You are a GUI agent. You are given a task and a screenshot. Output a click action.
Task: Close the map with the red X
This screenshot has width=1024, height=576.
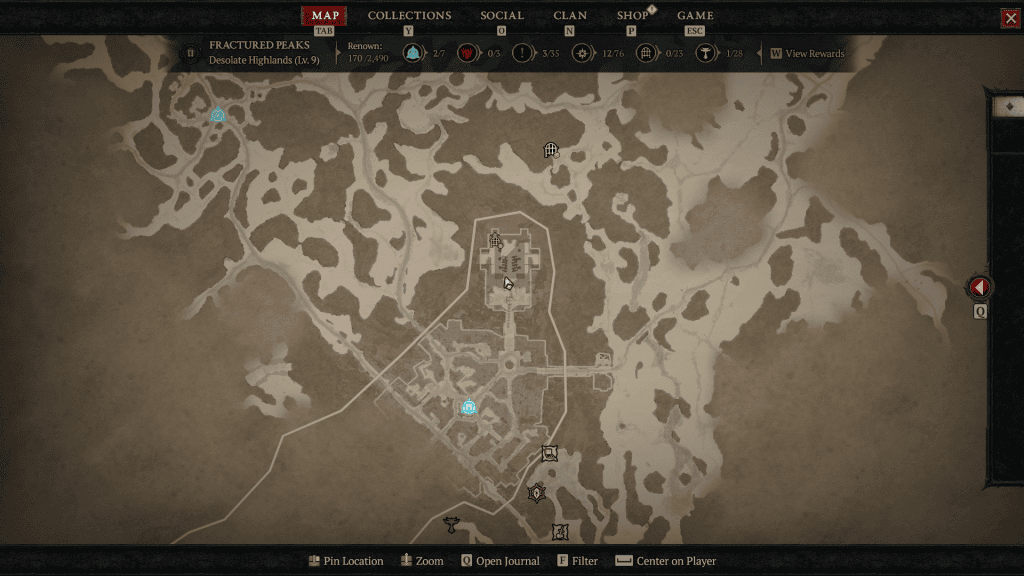1010,18
